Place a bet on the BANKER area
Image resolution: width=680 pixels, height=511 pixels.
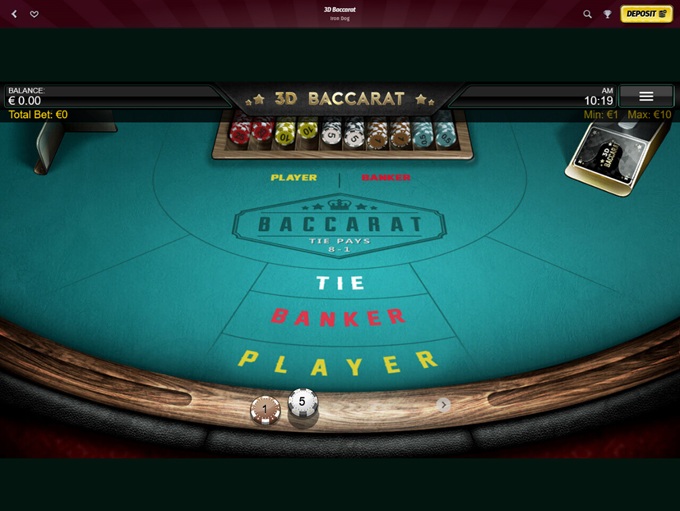[339, 317]
